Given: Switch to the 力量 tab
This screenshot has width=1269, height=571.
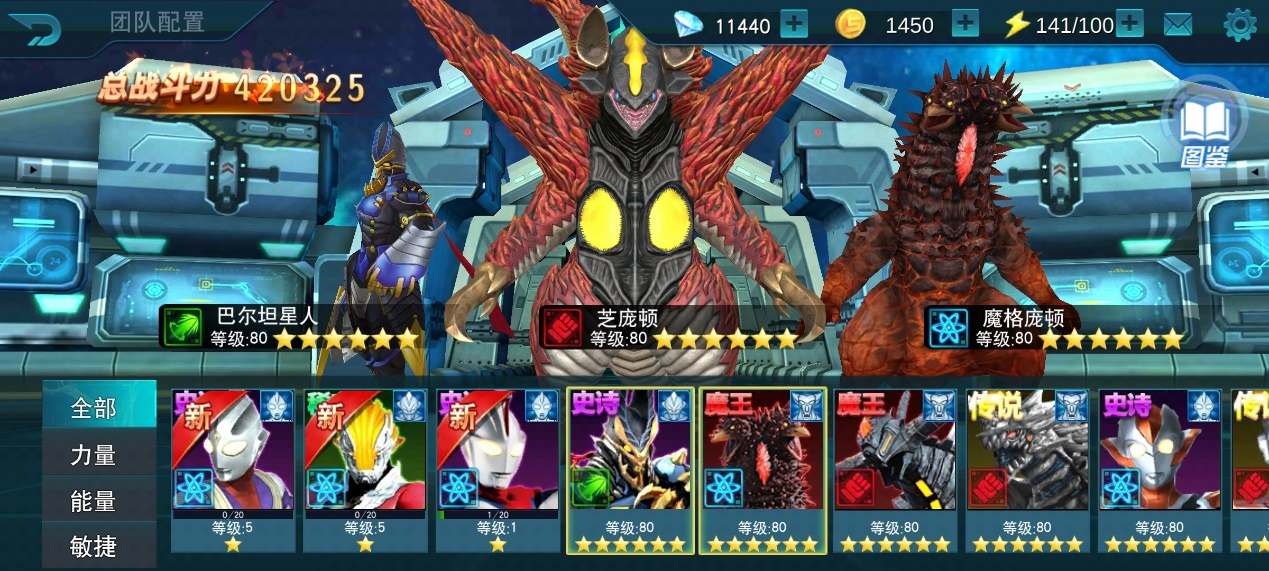Looking at the screenshot, I should click(98, 455).
